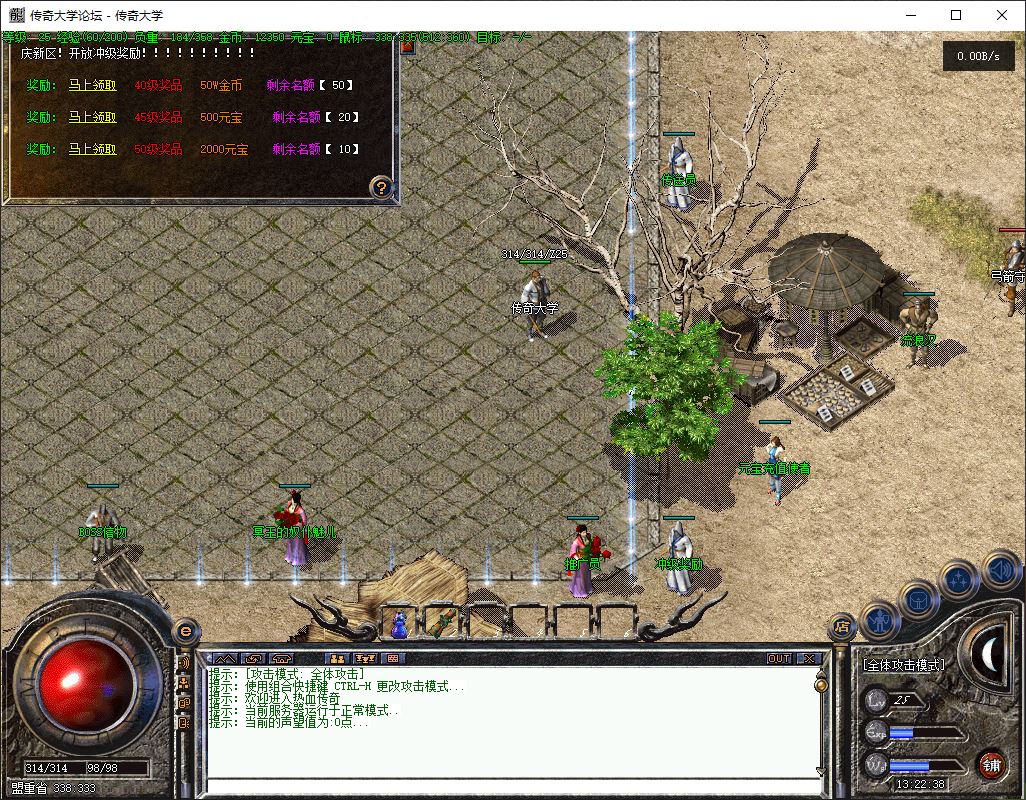This screenshot has height=800, width=1026.
Task: Claim the level 50 reward link
Action: [x=92, y=149]
